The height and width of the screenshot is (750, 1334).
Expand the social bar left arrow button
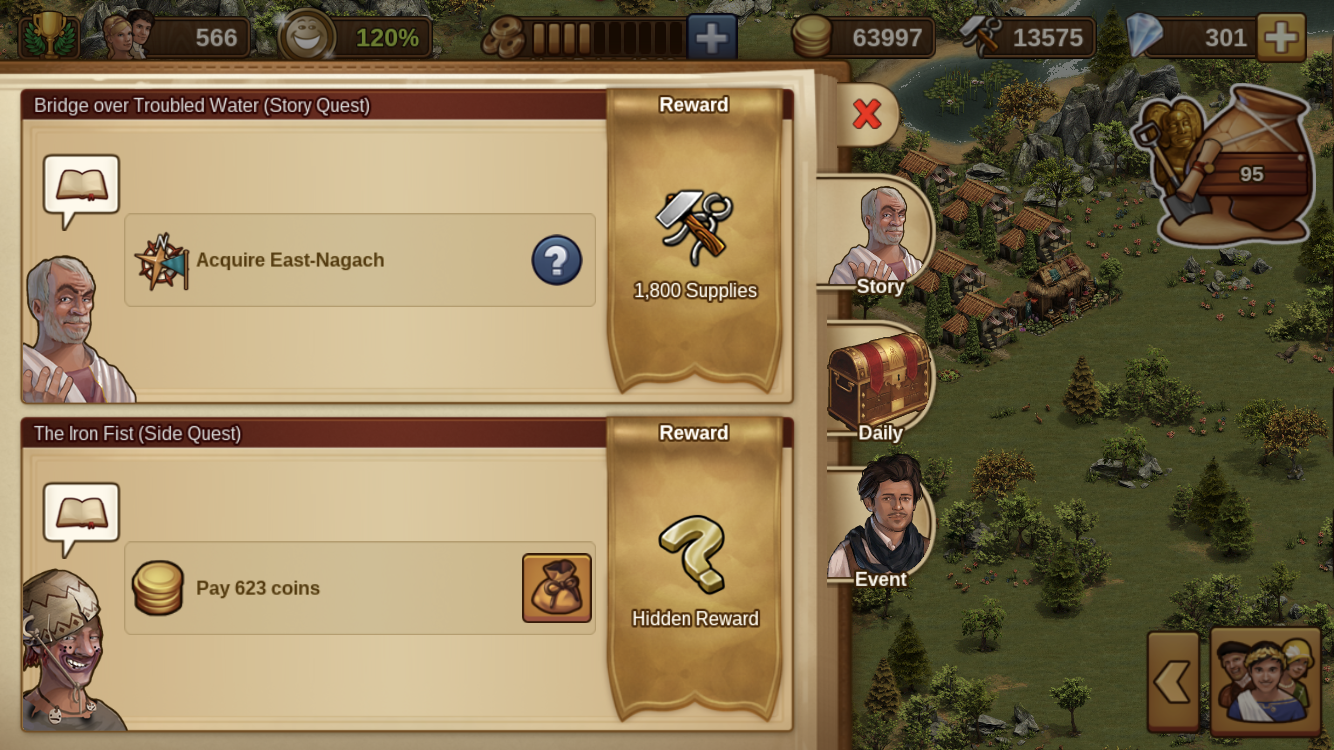[x=1173, y=682]
